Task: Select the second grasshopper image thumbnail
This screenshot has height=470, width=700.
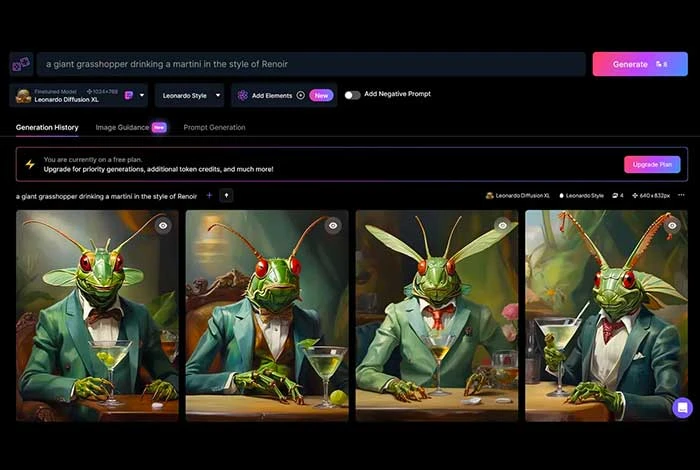Action: coord(267,315)
